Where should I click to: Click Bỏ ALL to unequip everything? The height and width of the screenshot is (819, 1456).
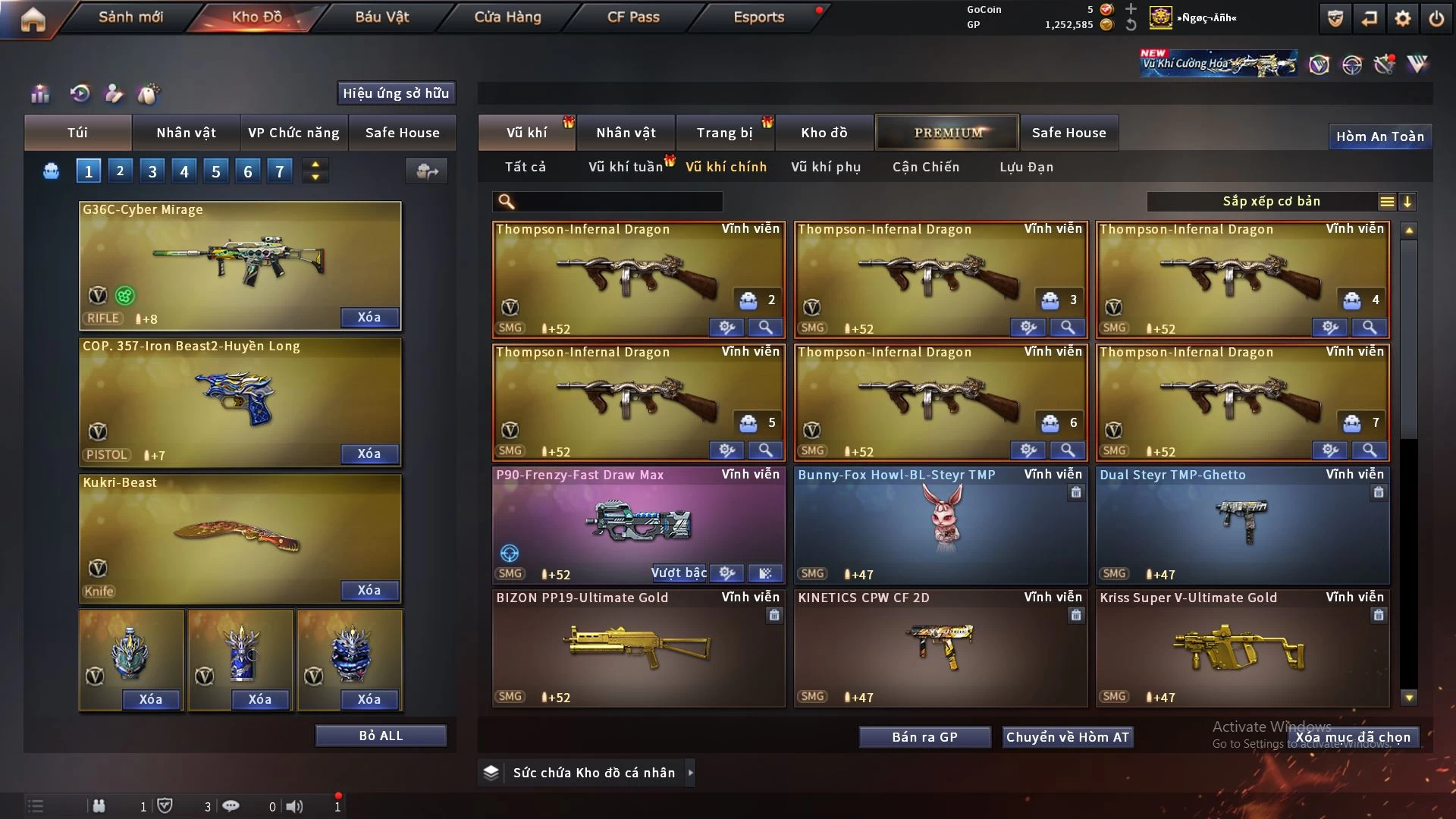click(381, 736)
